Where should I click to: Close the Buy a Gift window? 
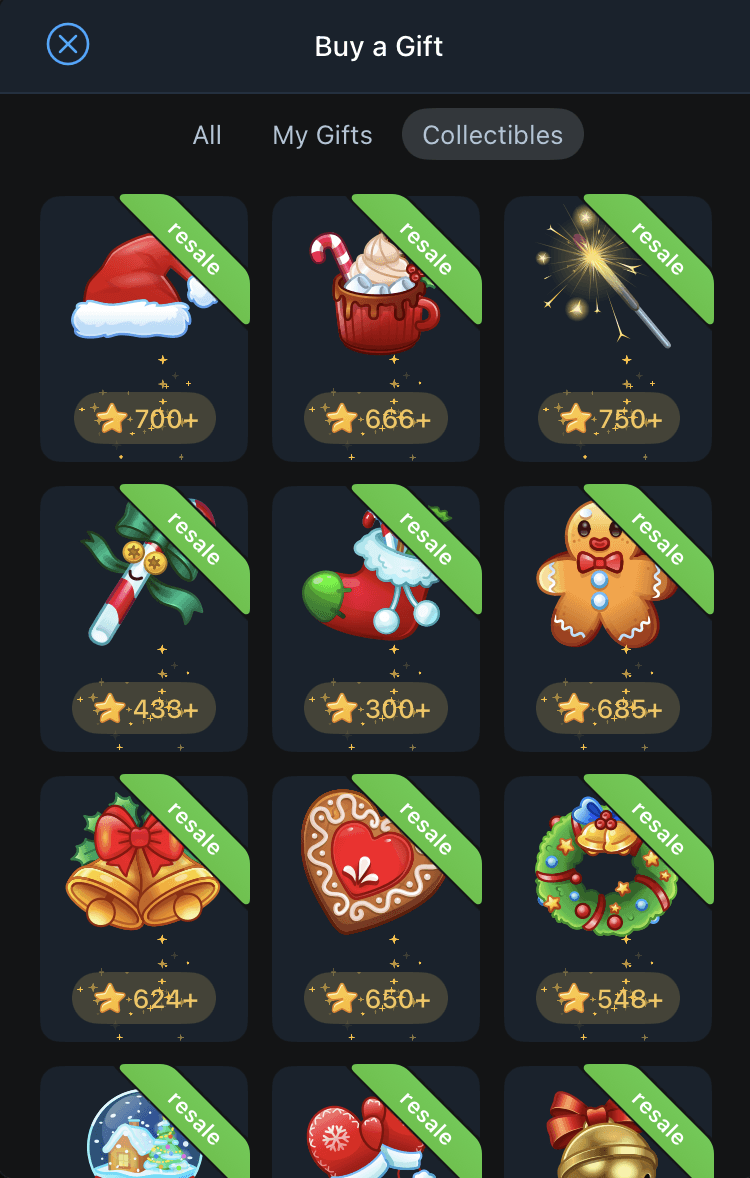[x=68, y=45]
